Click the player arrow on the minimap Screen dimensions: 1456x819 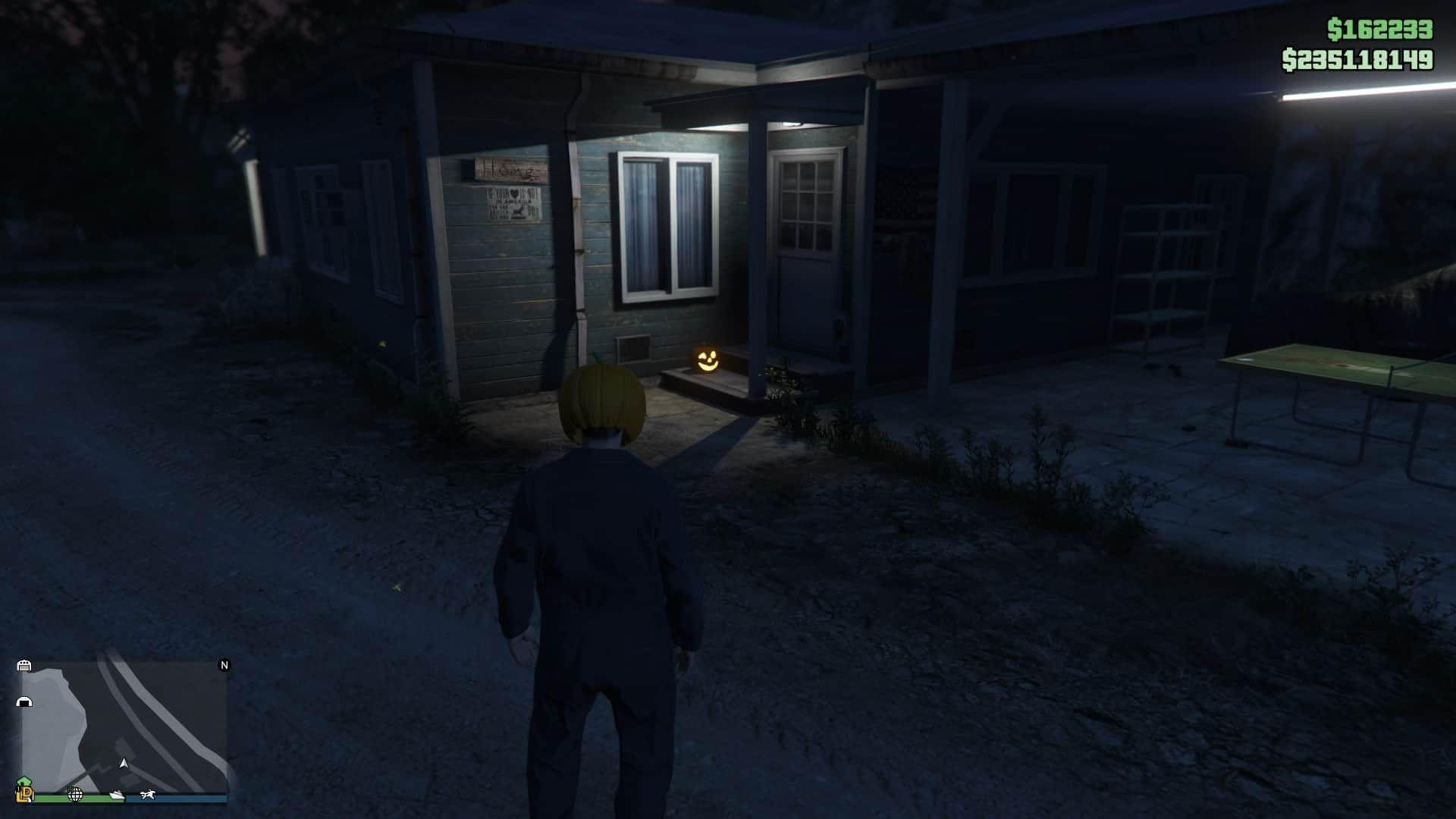tap(124, 763)
